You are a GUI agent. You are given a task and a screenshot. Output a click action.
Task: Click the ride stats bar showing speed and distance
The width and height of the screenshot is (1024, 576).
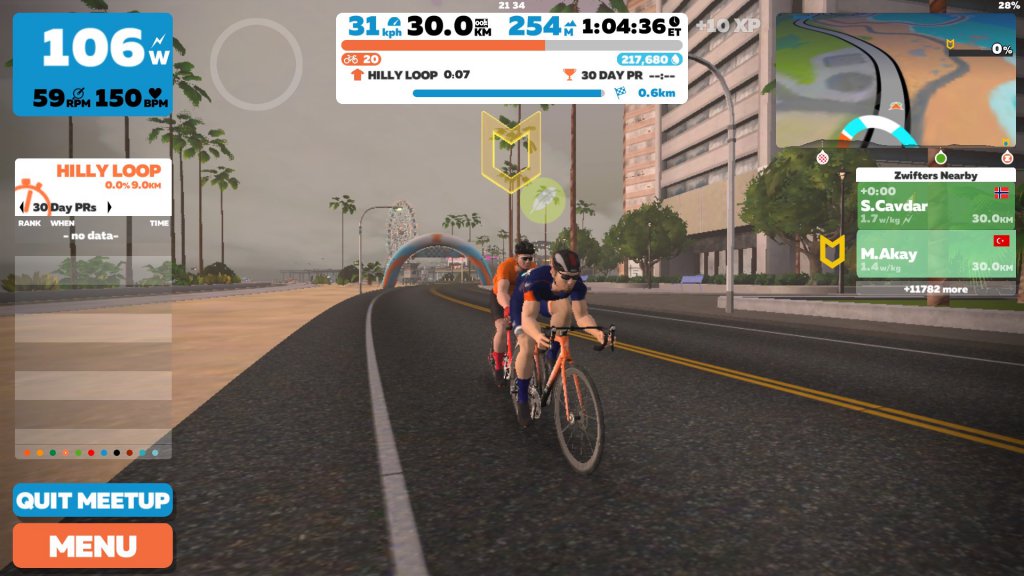pyautogui.click(x=511, y=28)
